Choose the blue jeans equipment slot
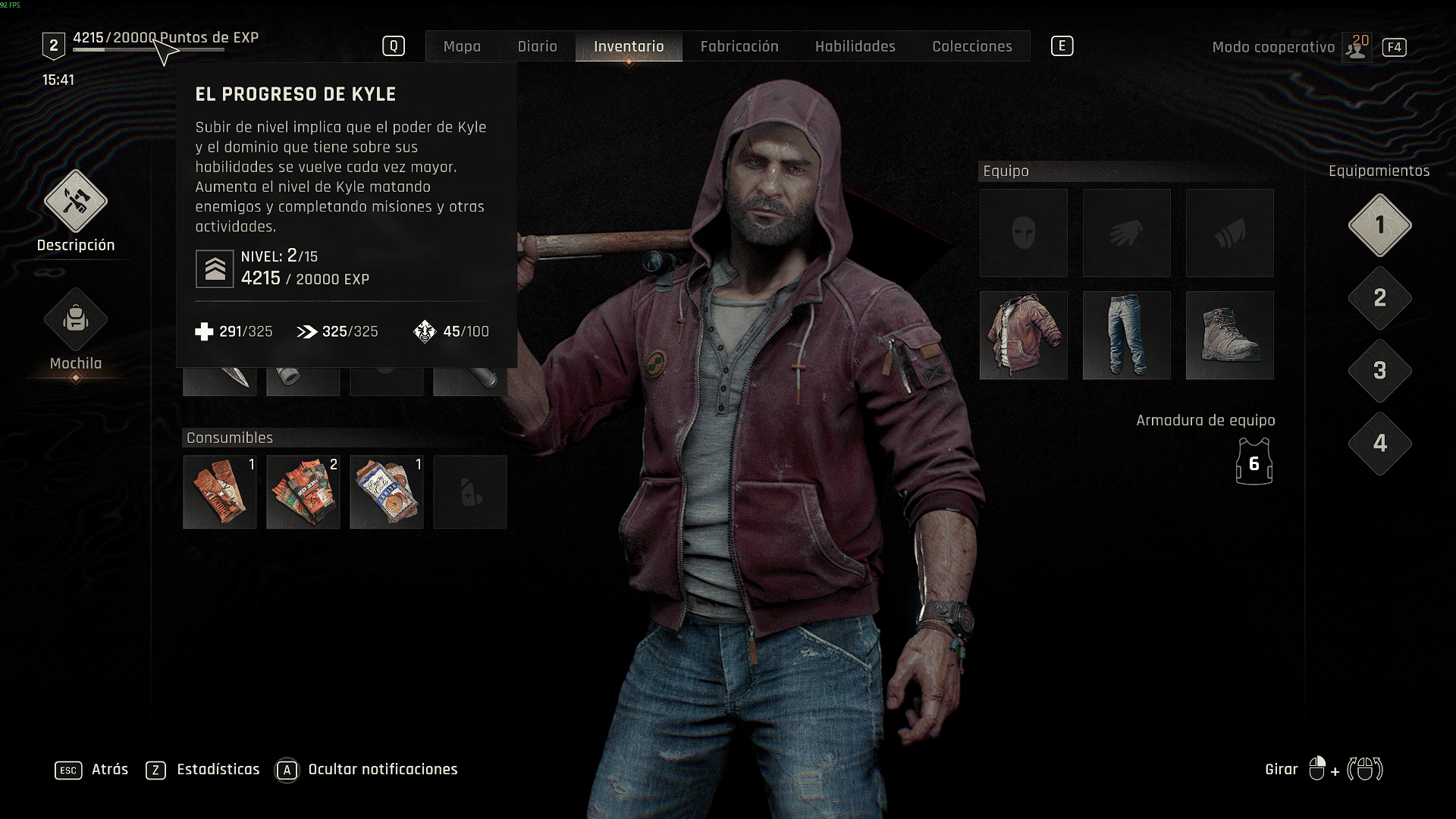The height and width of the screenshot is (819, 1456). [1126, 335]
